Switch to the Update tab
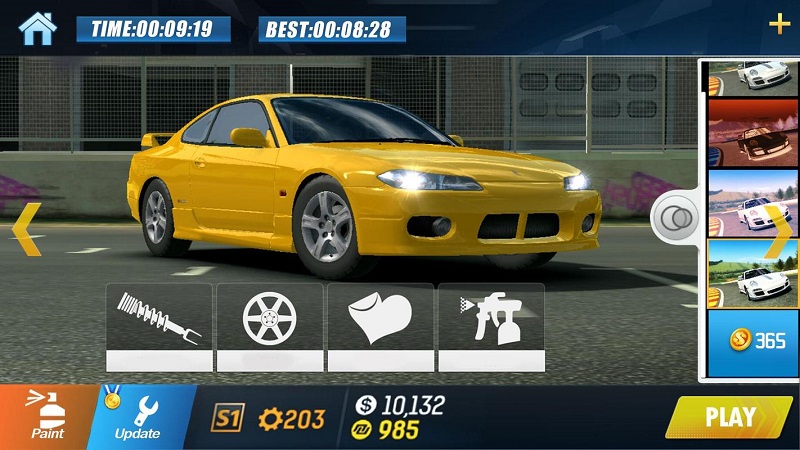 point(138,416)
